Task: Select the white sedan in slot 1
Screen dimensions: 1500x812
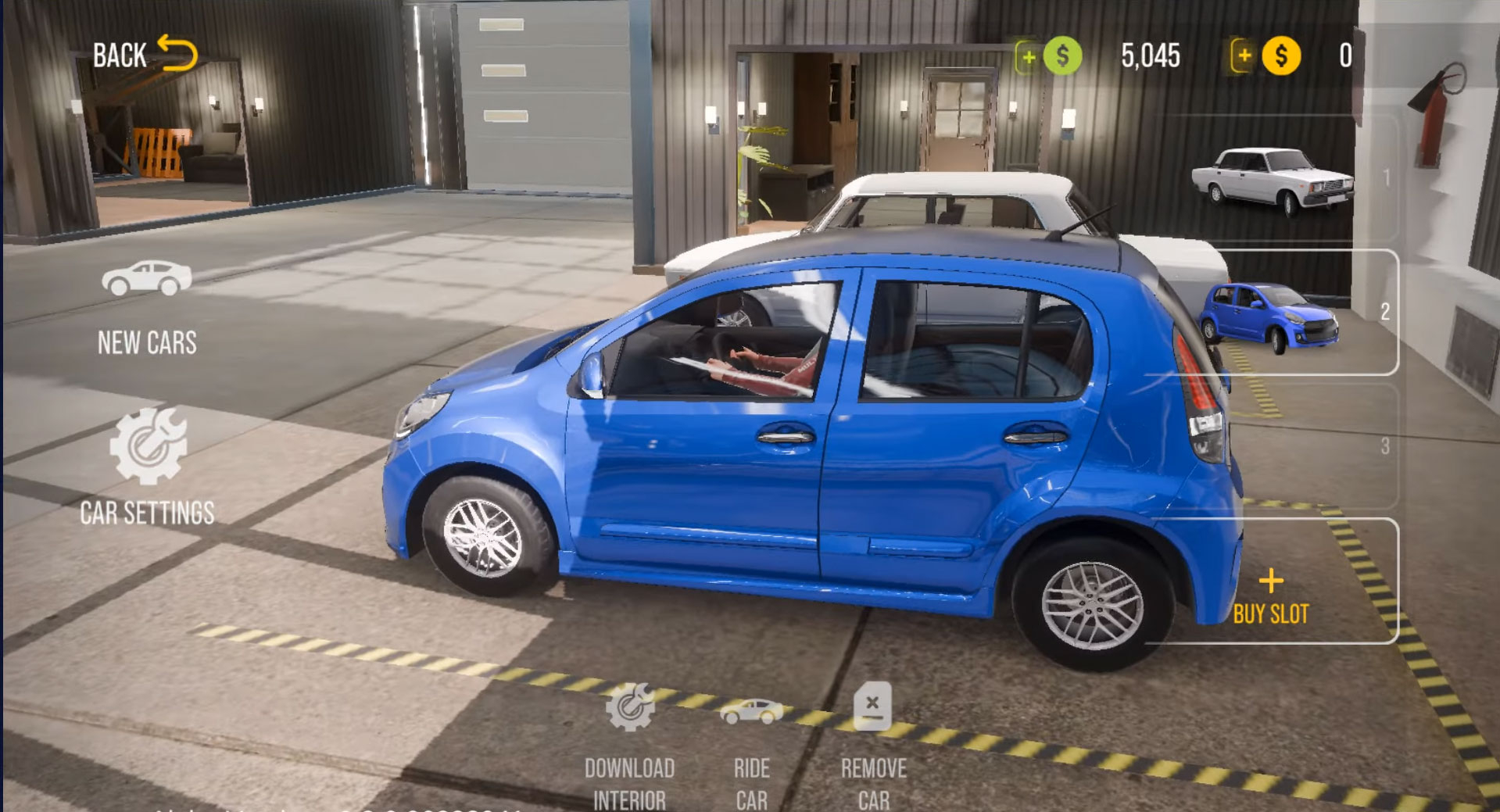Action: click(x=1273, y=180)
